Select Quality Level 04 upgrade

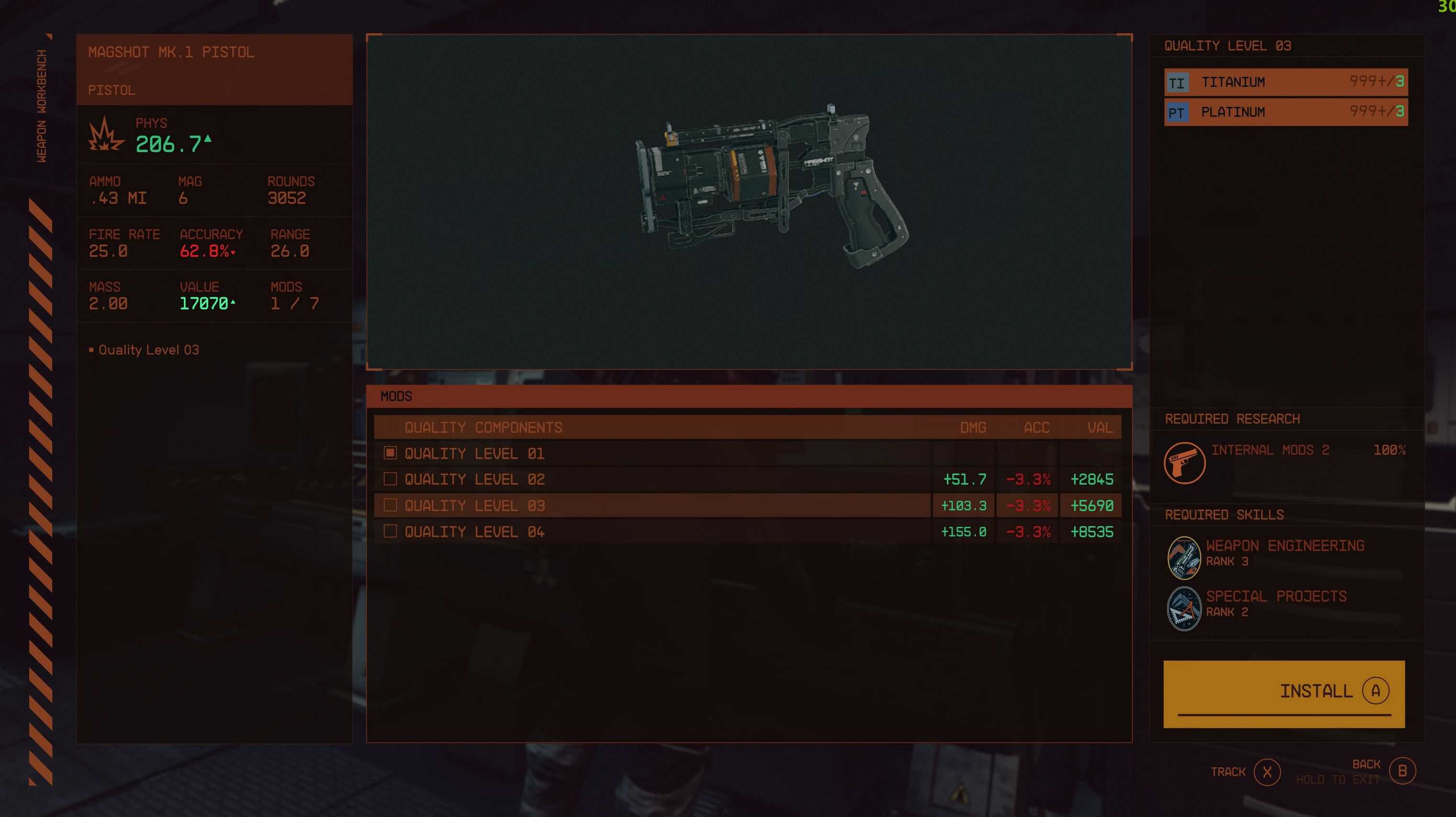(474, 532)
